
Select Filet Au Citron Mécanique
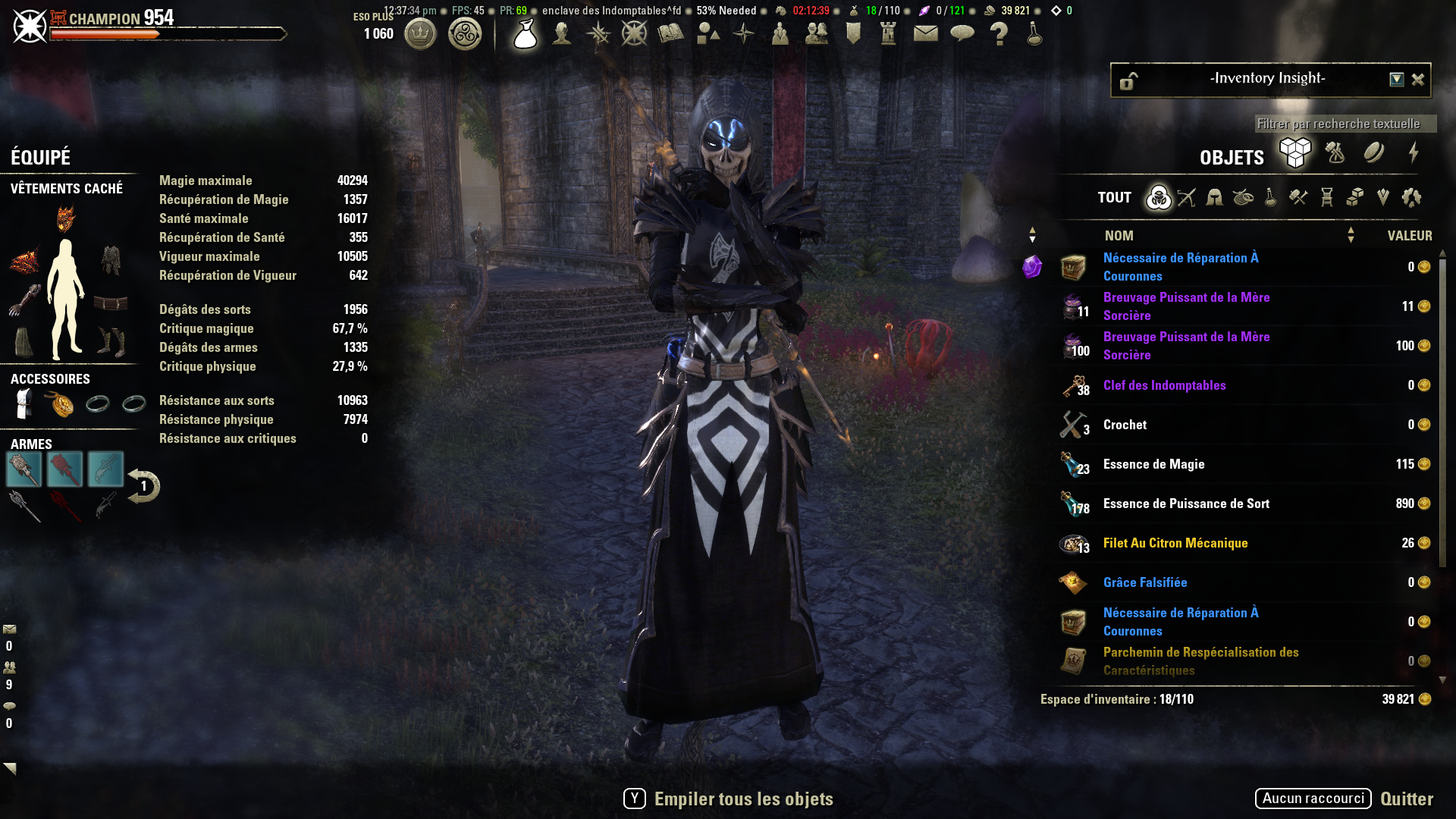(x=1175, y=543)
